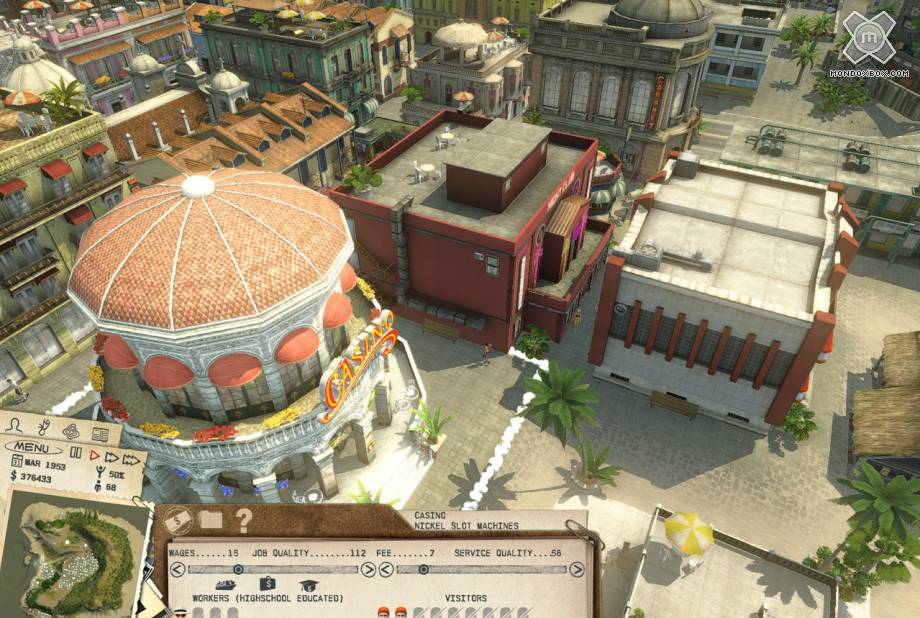Click the newspaper almanac icon
This screenshot has width=920, height=618.
click(x=99, y=433)
